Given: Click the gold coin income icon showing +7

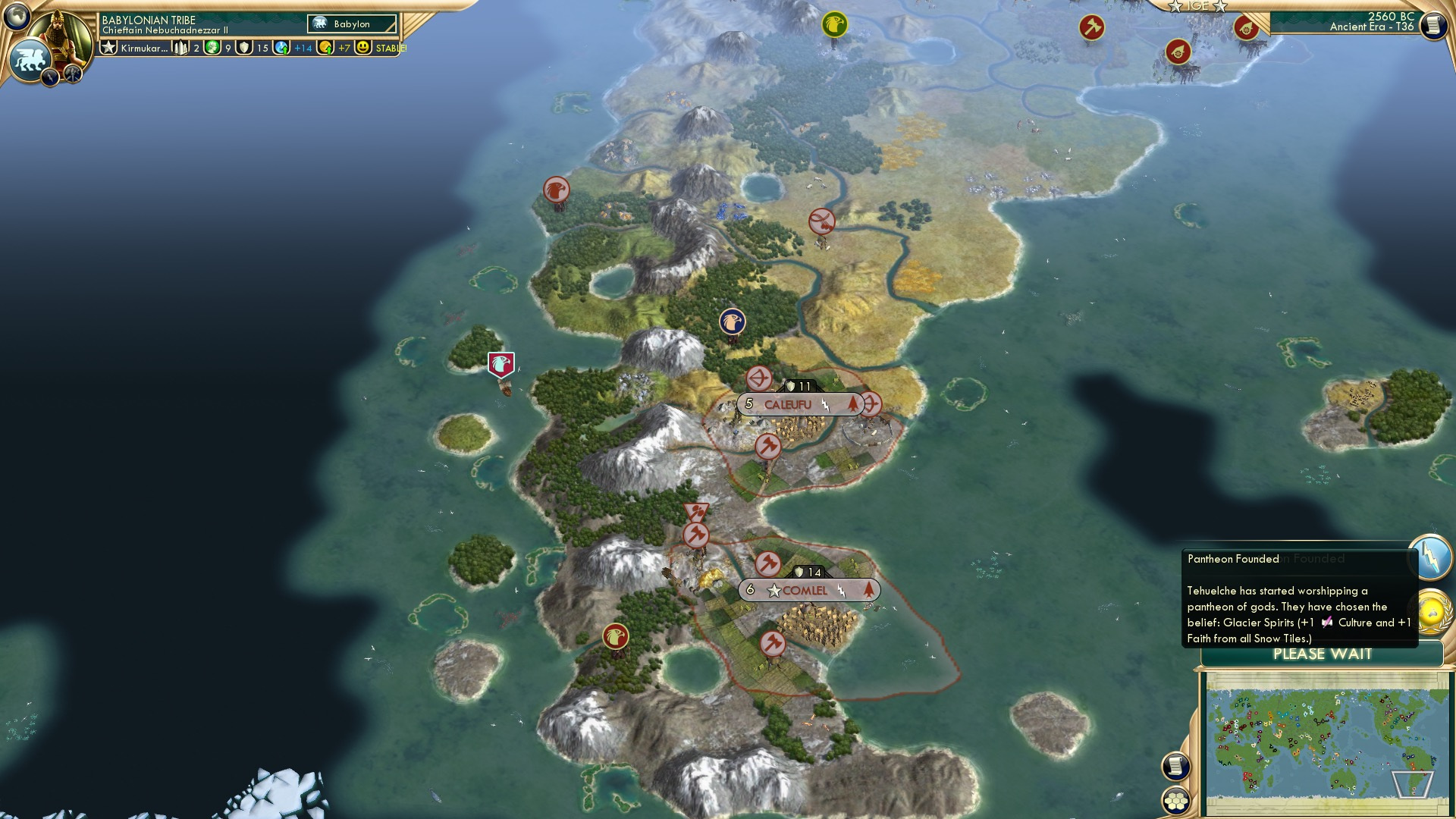Looking at the screenshot, I should click(x=325, y=48).
